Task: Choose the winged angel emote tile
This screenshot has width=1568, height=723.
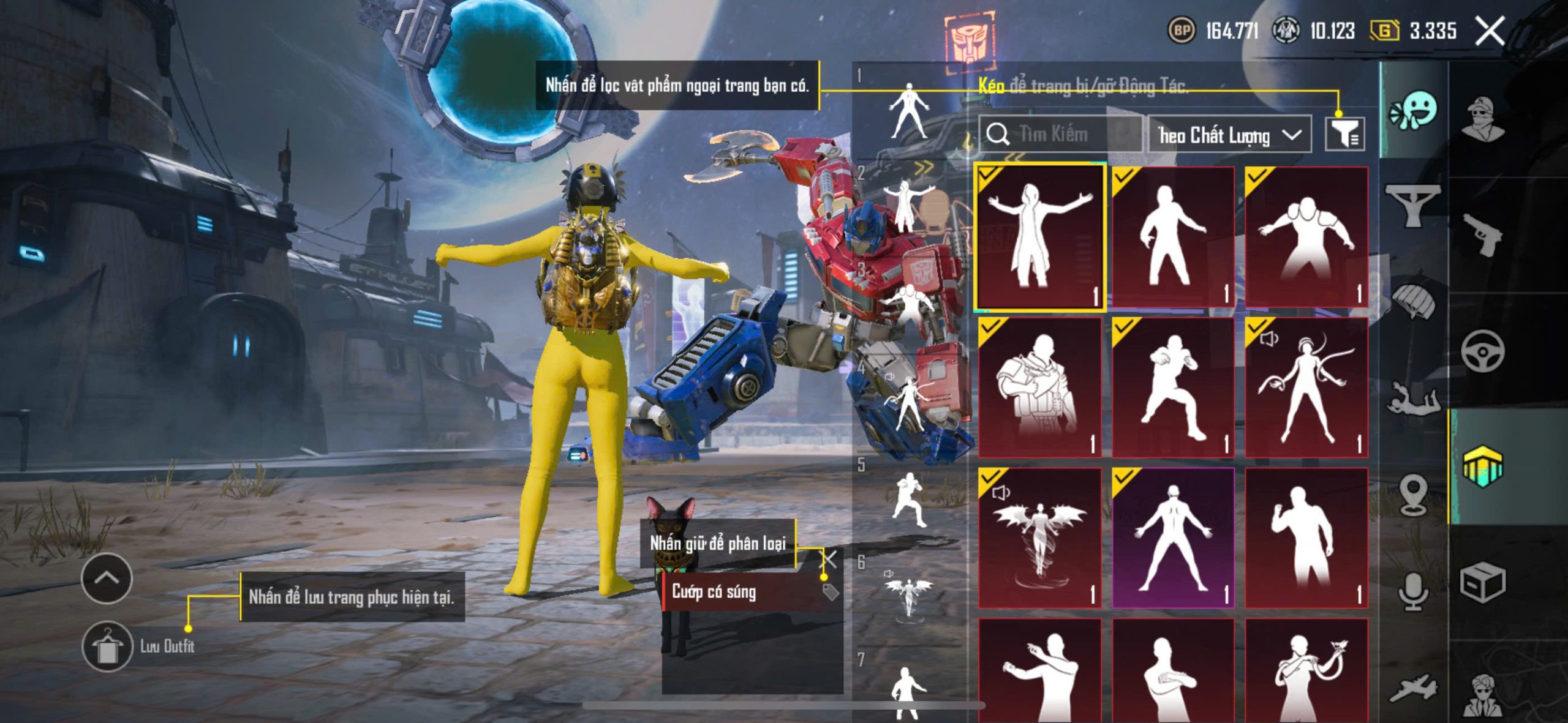Action: (1039, 538)
